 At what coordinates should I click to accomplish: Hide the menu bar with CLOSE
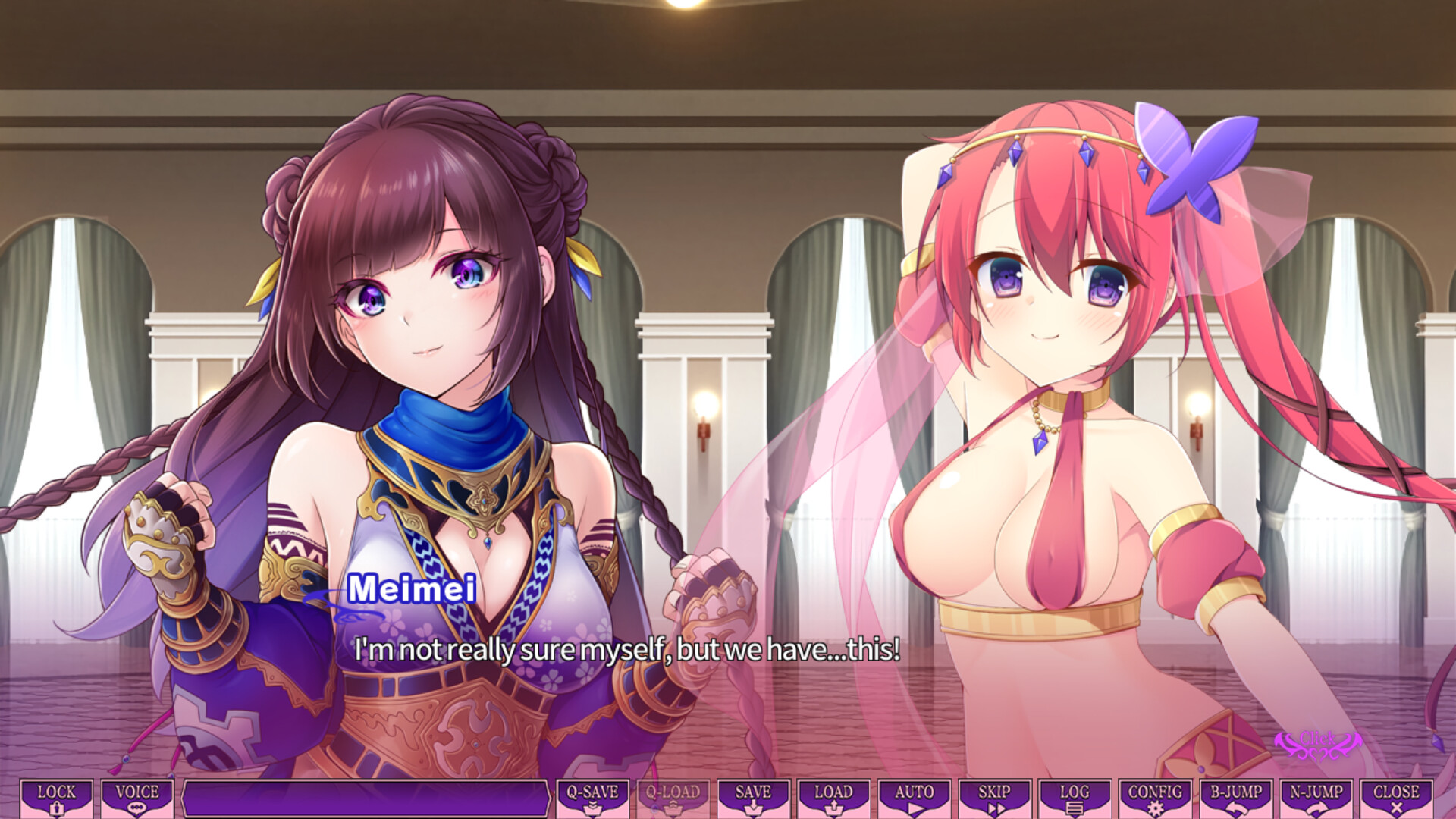[x=1398, y=798]
